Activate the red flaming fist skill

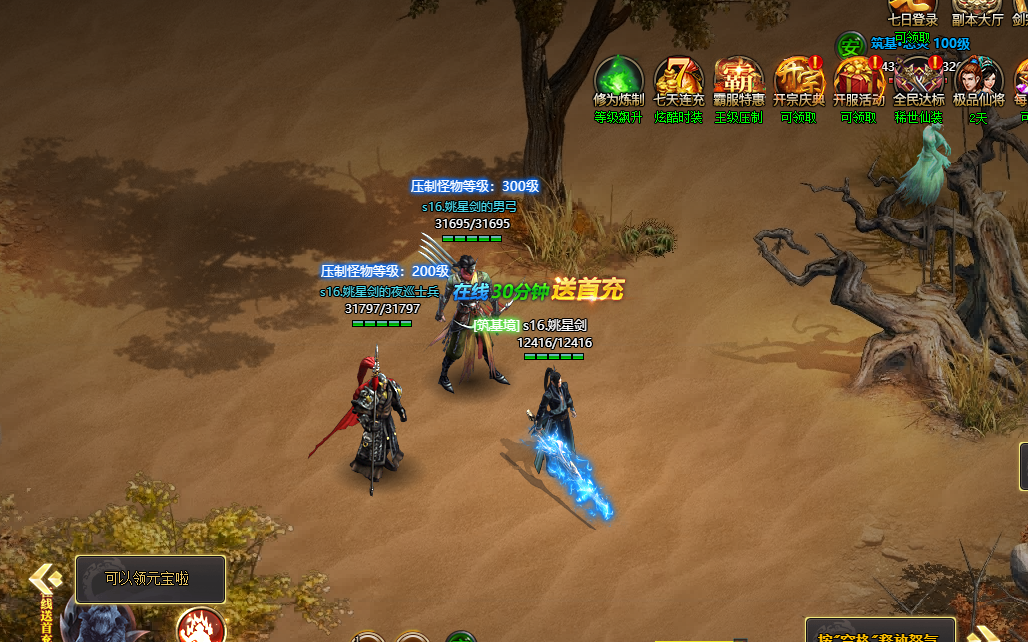(x=200, y=628)
